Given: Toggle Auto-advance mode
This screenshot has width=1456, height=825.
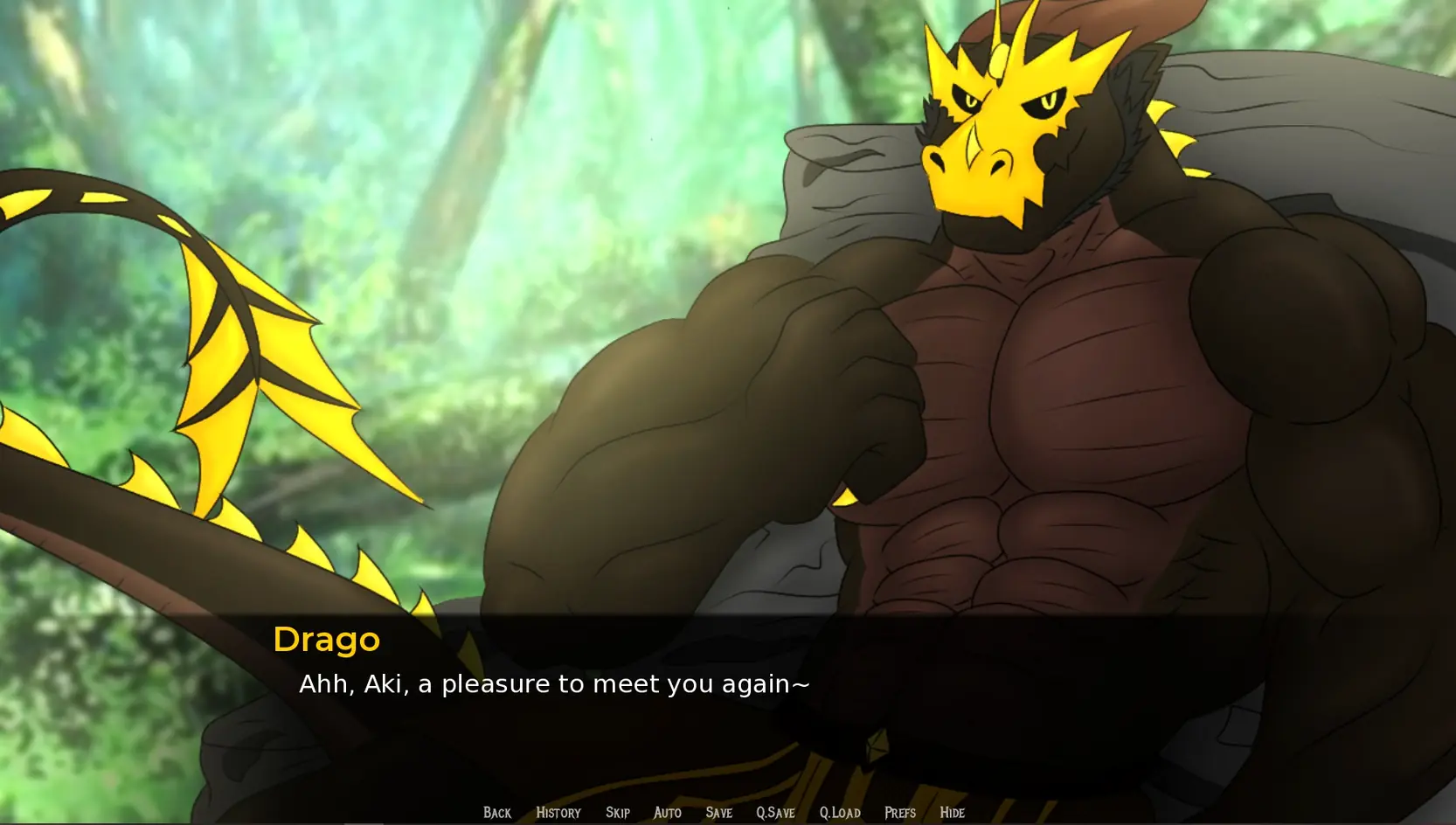Looking at the screenshot, I should pyautogui.click(x=668, y=813).
